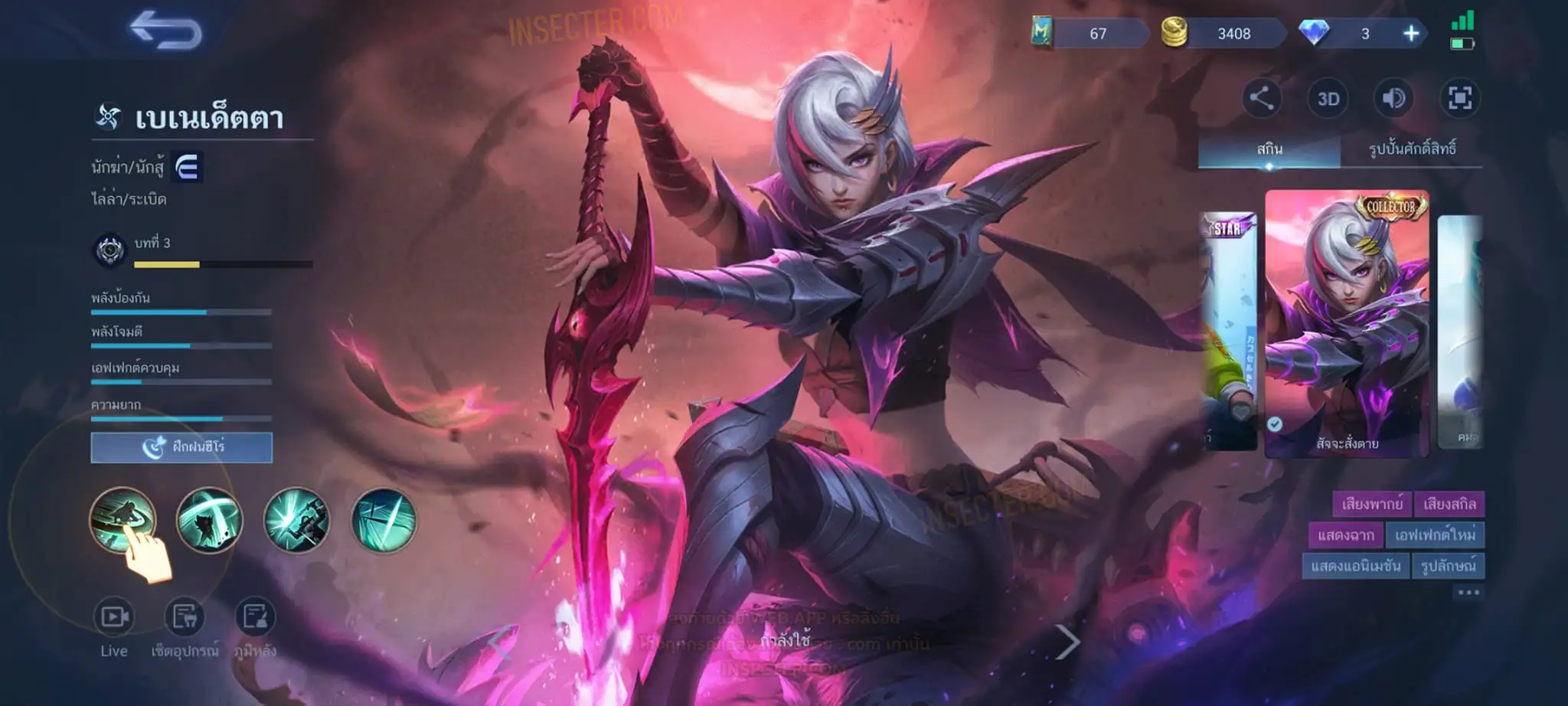Expand artwork to fullscreen view
The width and height of the screenshot is (1568, 706).
(1459, 98)
